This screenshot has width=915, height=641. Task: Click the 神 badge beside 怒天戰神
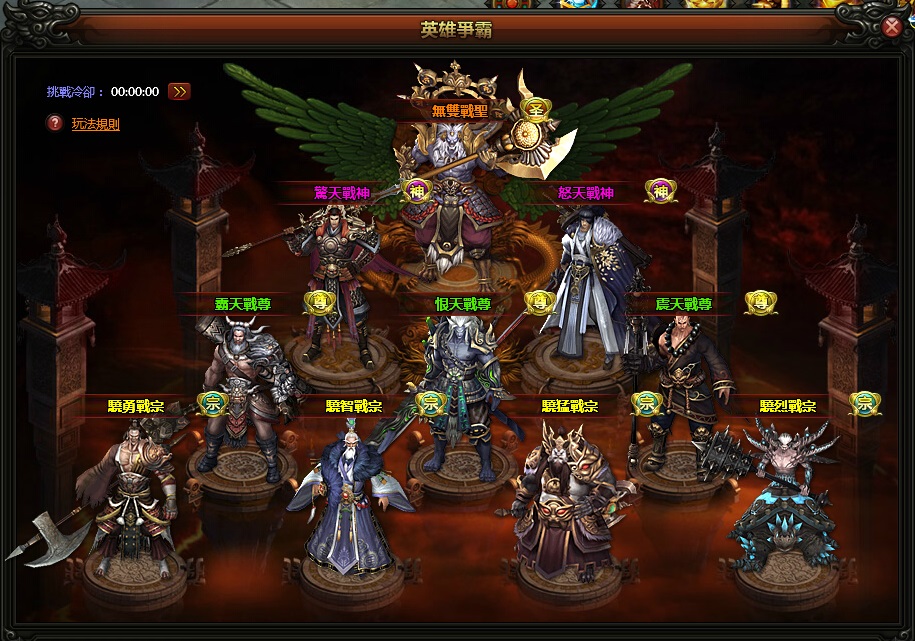pos(660,189)
